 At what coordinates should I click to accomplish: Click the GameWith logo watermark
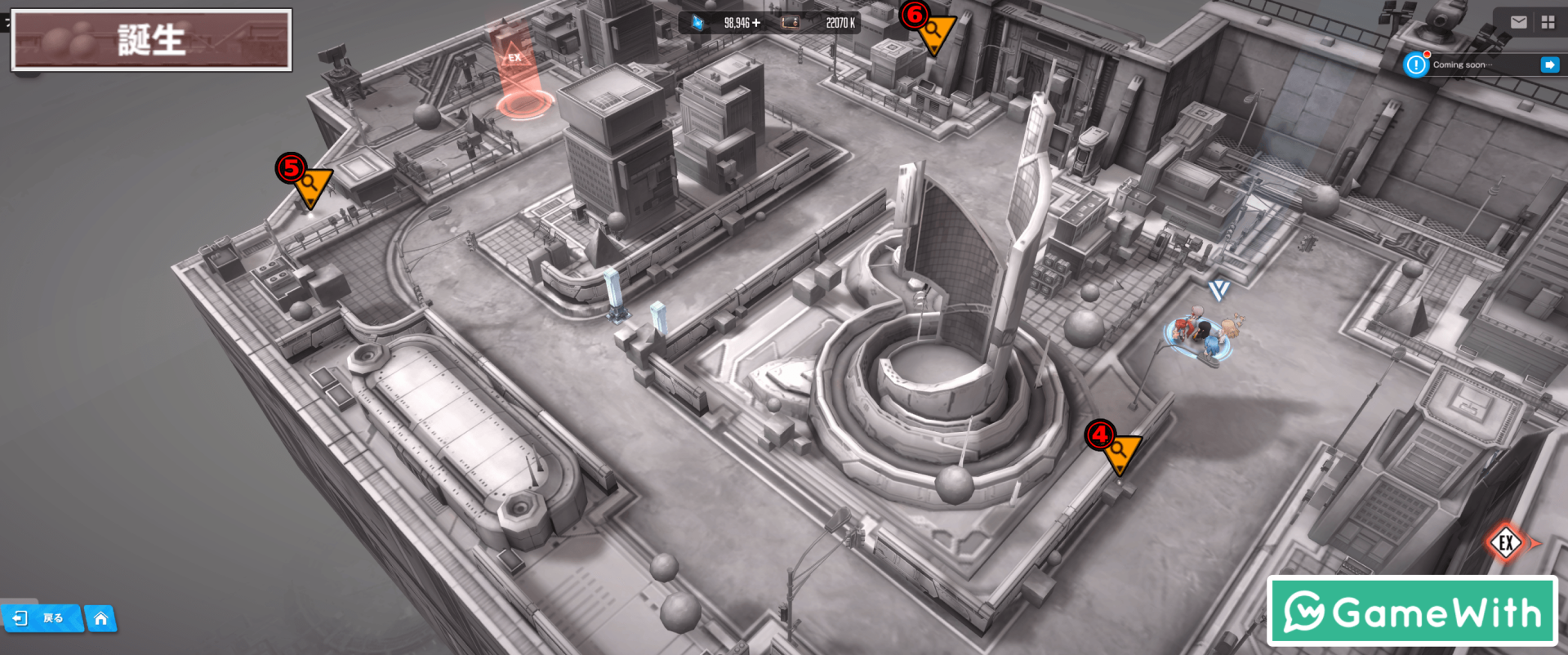[x=1412, y=611]
